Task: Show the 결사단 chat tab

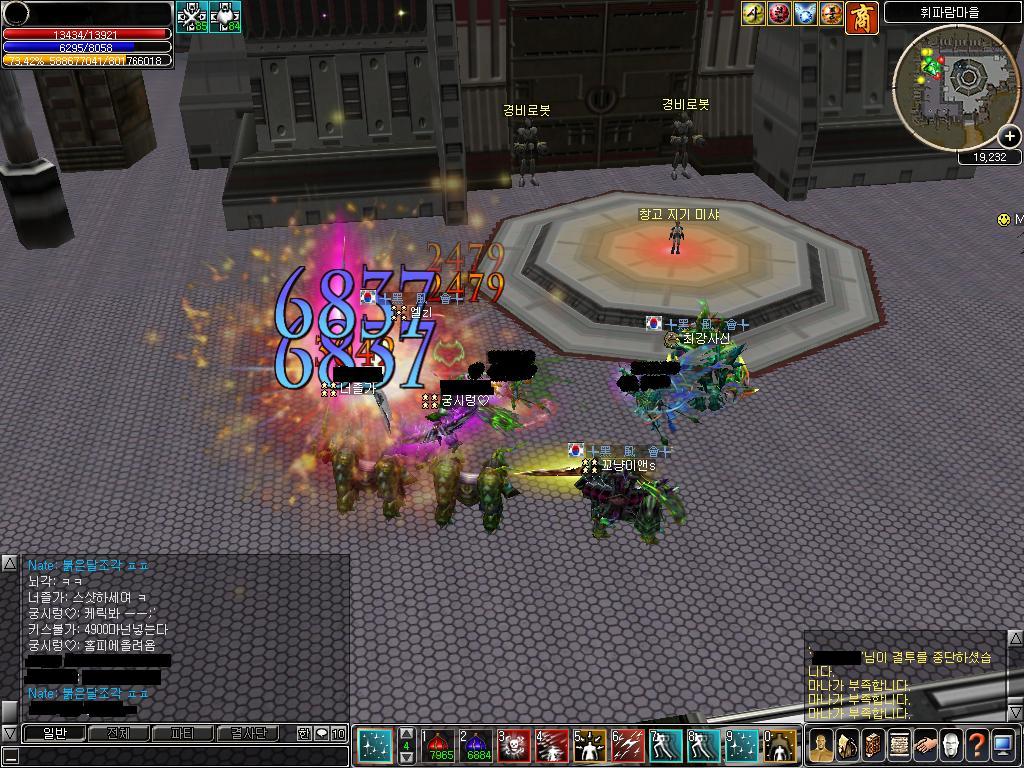Action: (x=247, y=733)
